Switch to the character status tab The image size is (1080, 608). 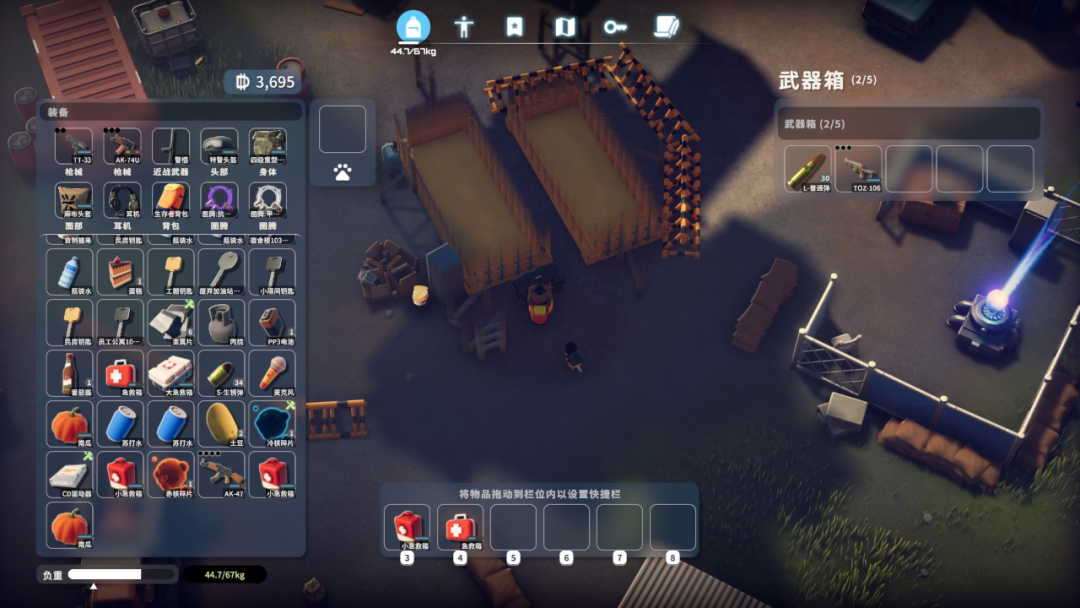pyautogui.click(x=464, y=27)
